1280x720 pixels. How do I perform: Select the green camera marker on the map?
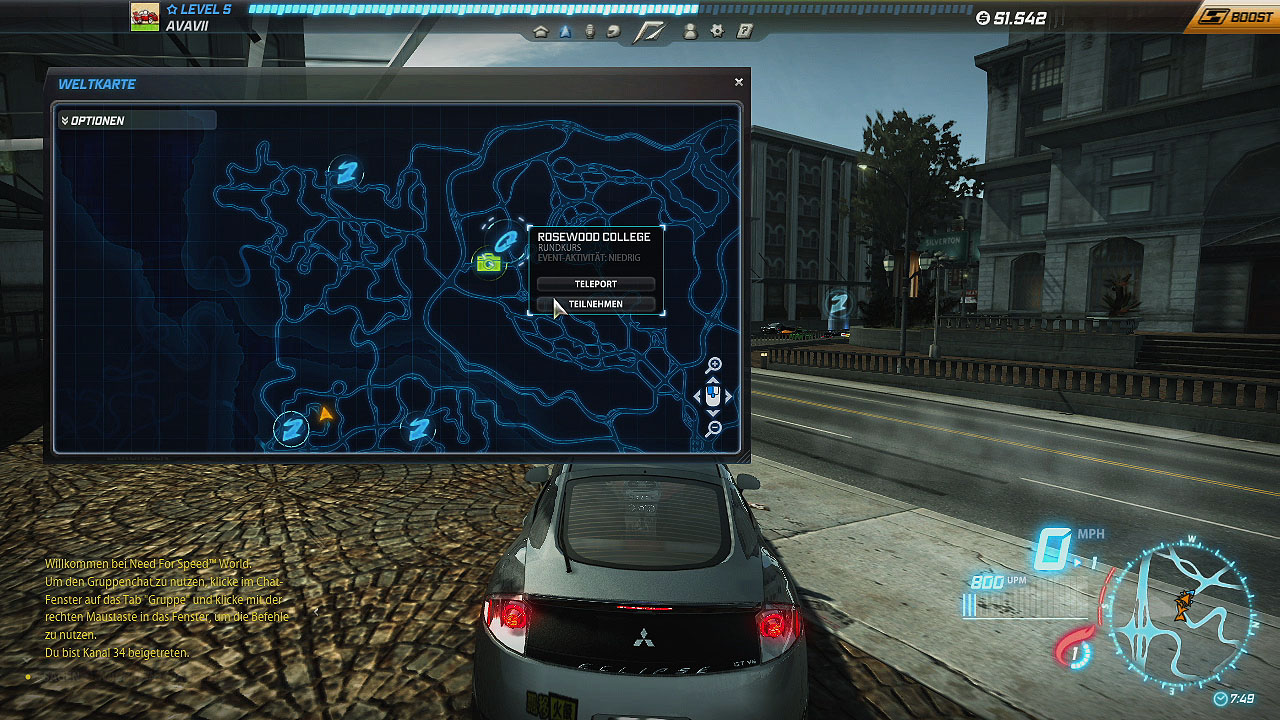click(x=488, y=263)
